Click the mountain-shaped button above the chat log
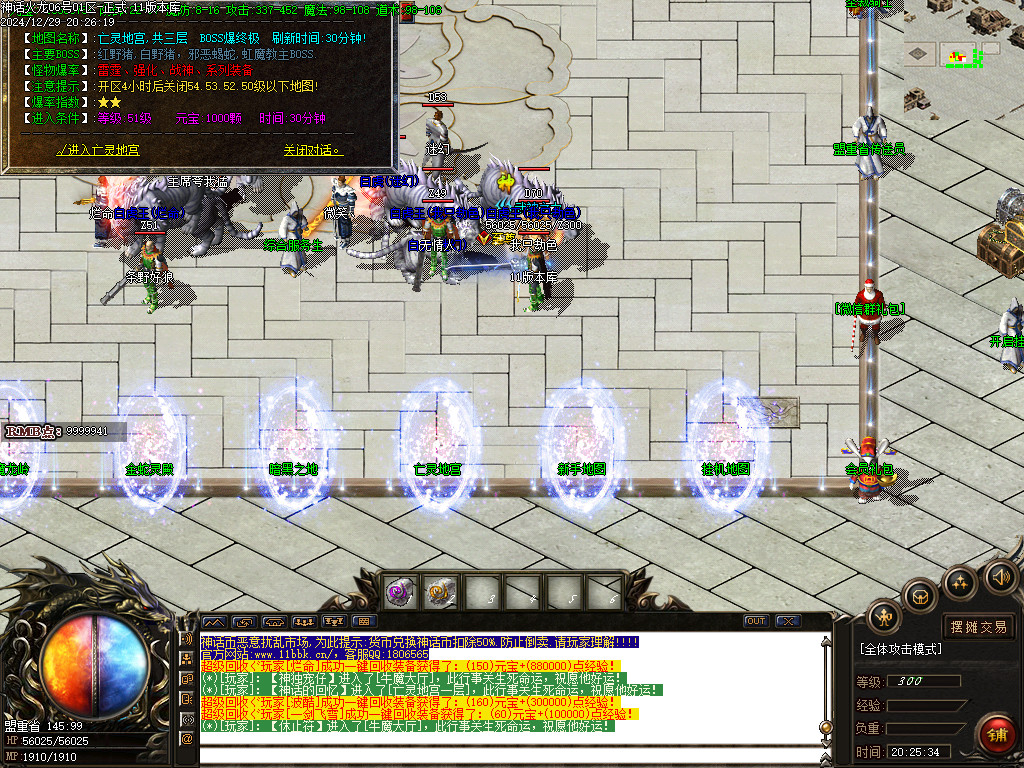This screenshot has width=1024, height=768. coord(215,621)
